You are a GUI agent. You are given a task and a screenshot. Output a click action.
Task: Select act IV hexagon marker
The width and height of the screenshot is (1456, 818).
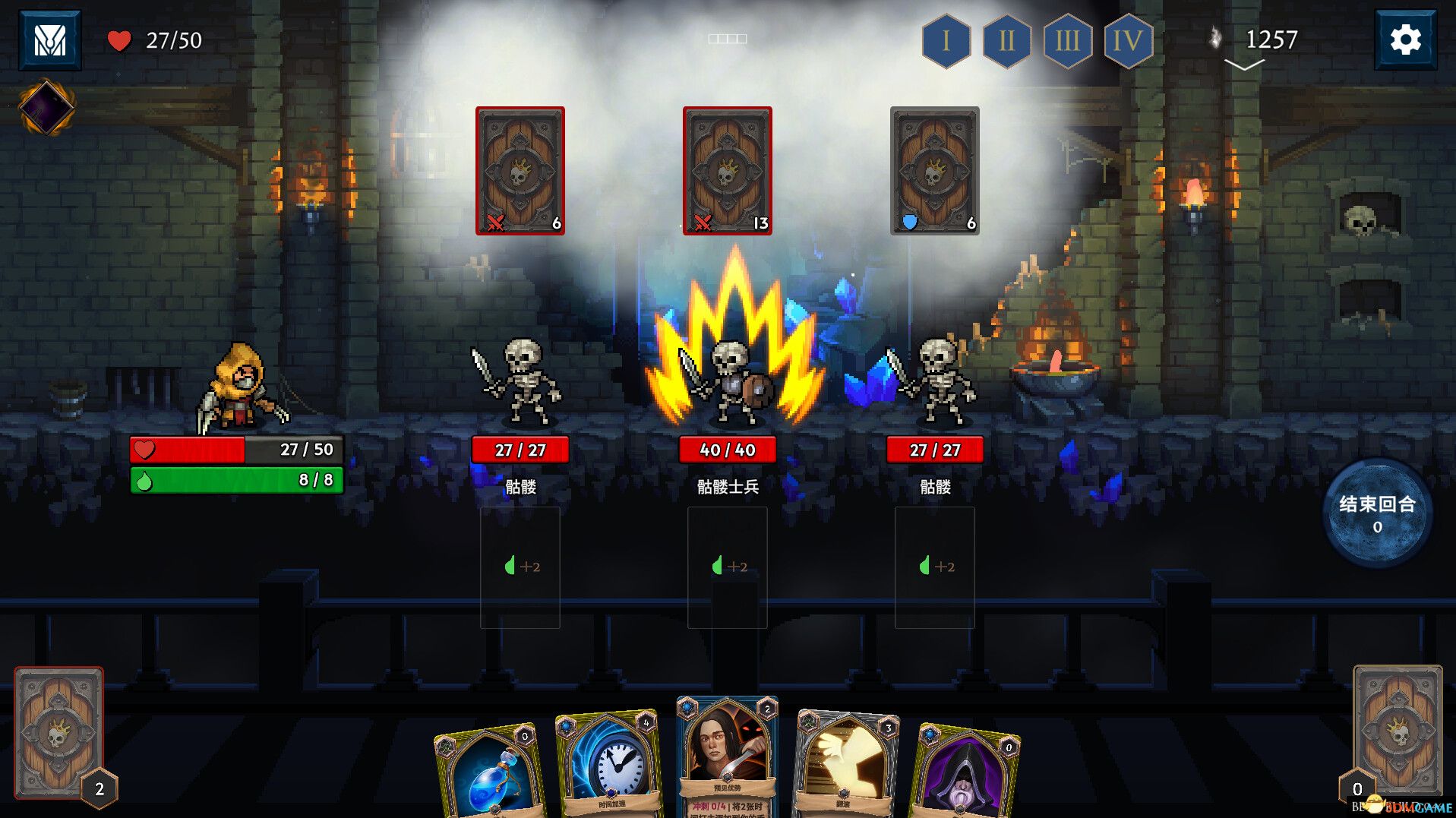tap(1129, 43)
